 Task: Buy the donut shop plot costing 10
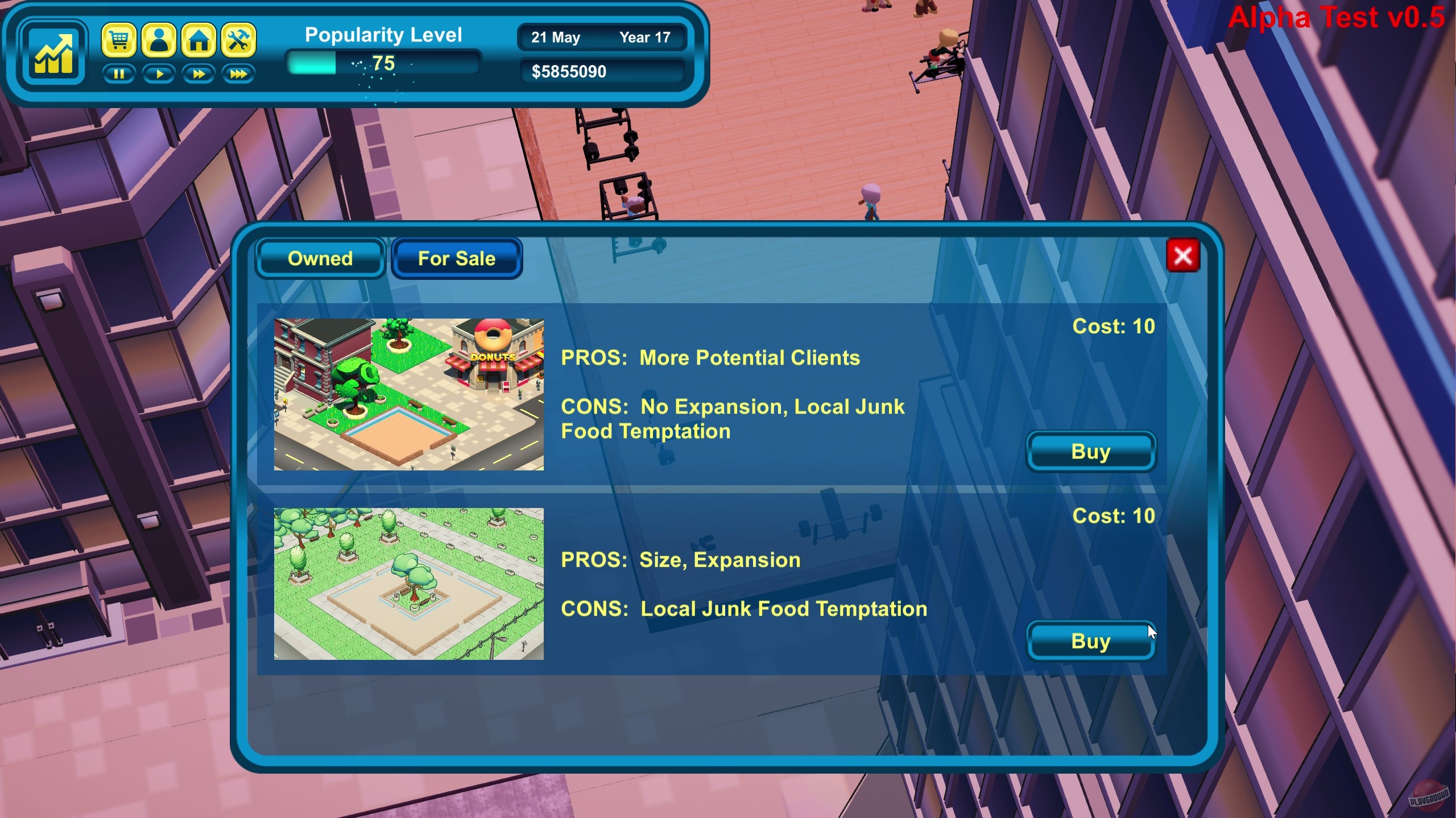pyautogui.click(x=1091, y=452)
